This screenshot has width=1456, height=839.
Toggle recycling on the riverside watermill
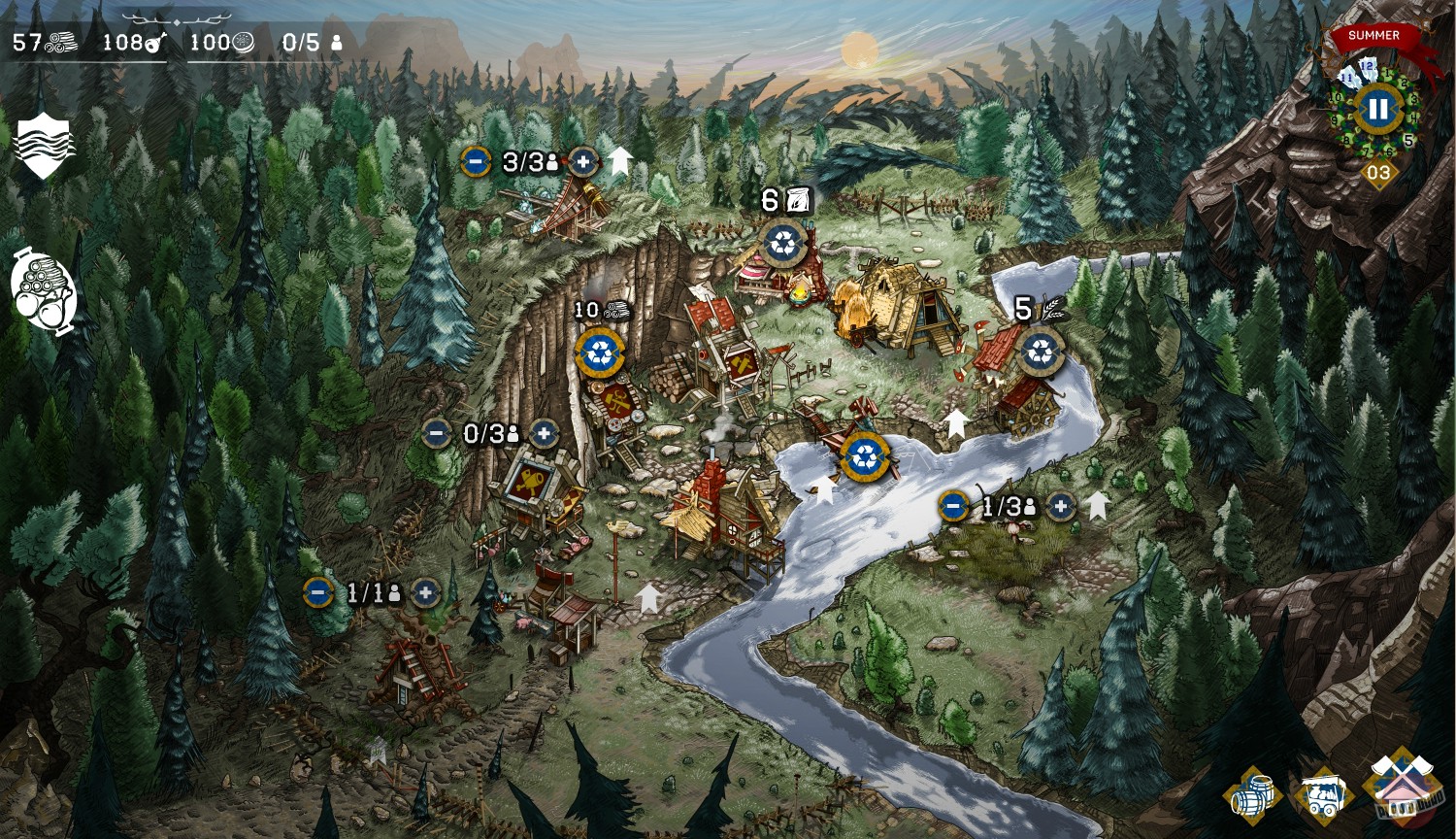pos(864,456)
